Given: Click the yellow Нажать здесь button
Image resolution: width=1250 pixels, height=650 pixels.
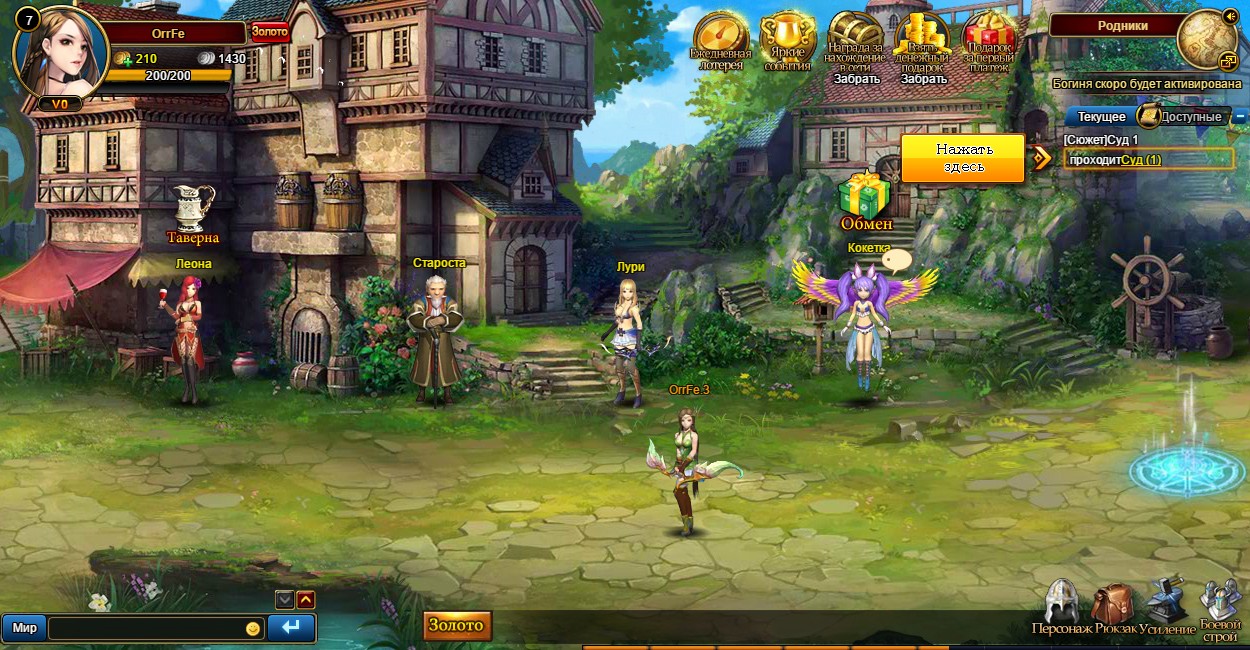Looking at the screenshot, I should 963,158.
